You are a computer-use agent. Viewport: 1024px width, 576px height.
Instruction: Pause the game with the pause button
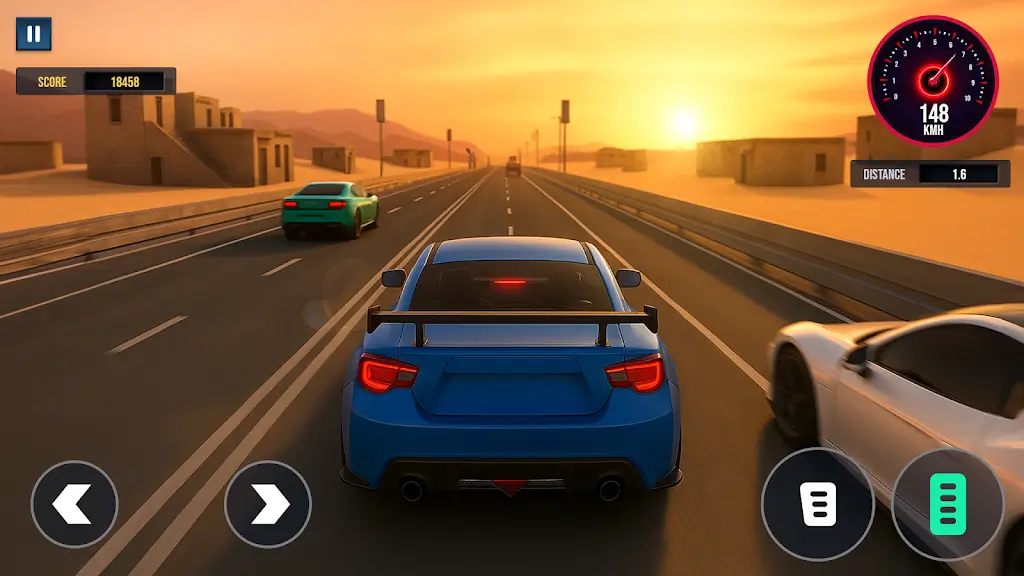(33, 34)
